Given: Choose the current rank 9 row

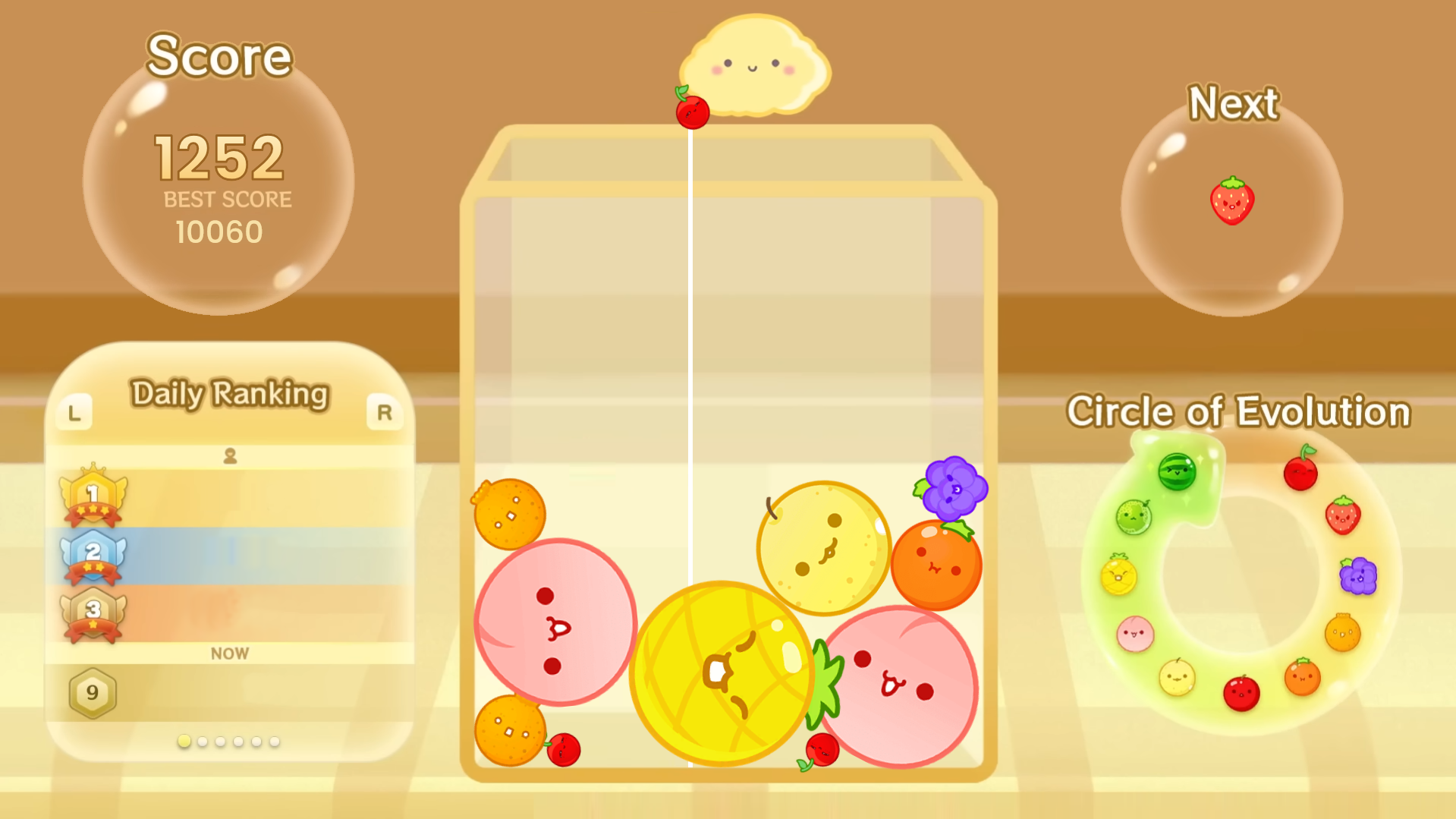Looking at the screenshot, I should pyautogui.click(x=230, y=692).
